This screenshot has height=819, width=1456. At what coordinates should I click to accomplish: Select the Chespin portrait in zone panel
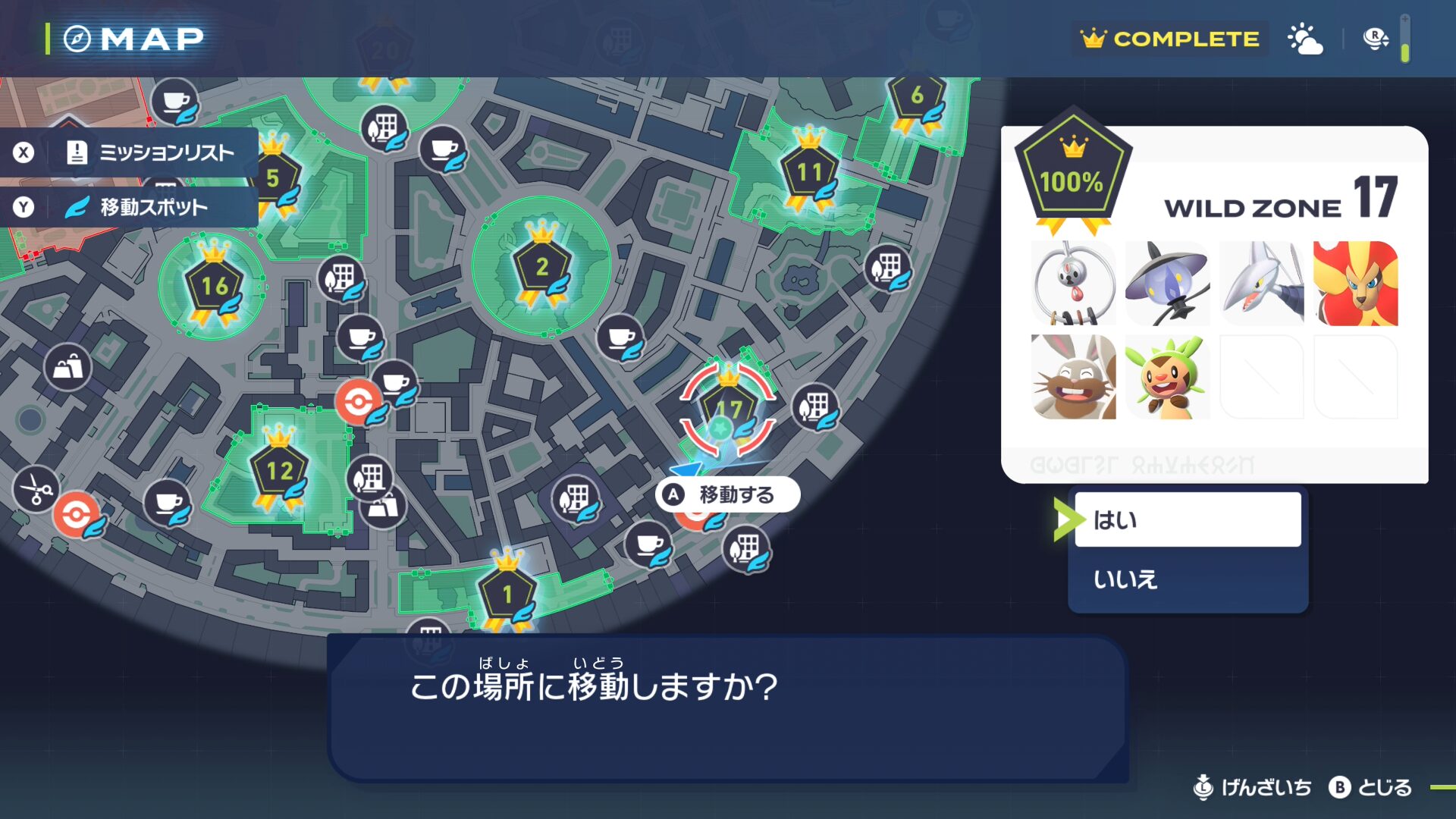pos(1167,378)
